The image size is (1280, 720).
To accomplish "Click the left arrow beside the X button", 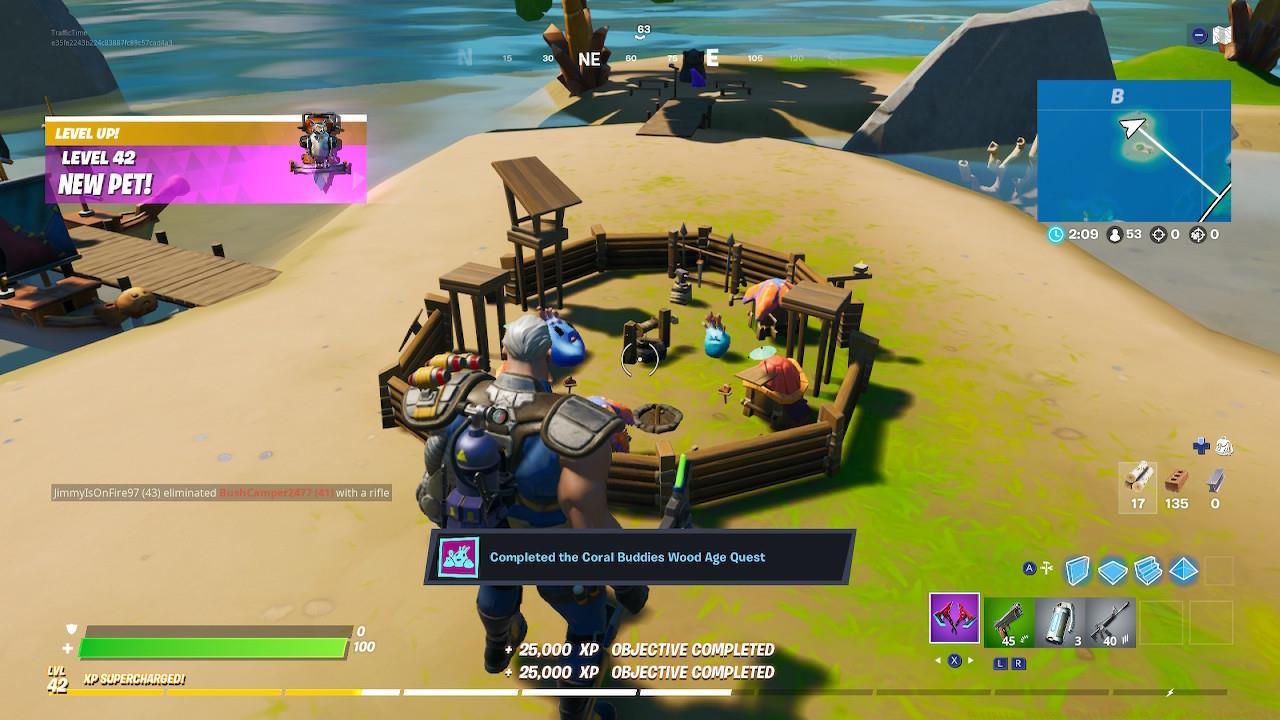I will (x=938, y=660).
